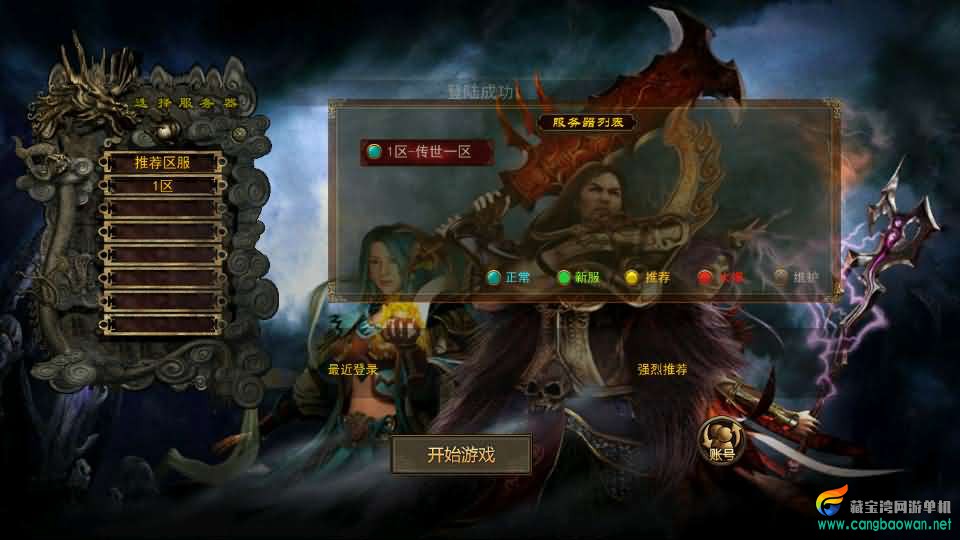This screenshot has width=960, height=540.
Task: Open the 推荐区服 recommended servers tab
Action: [x=162, y=162]
